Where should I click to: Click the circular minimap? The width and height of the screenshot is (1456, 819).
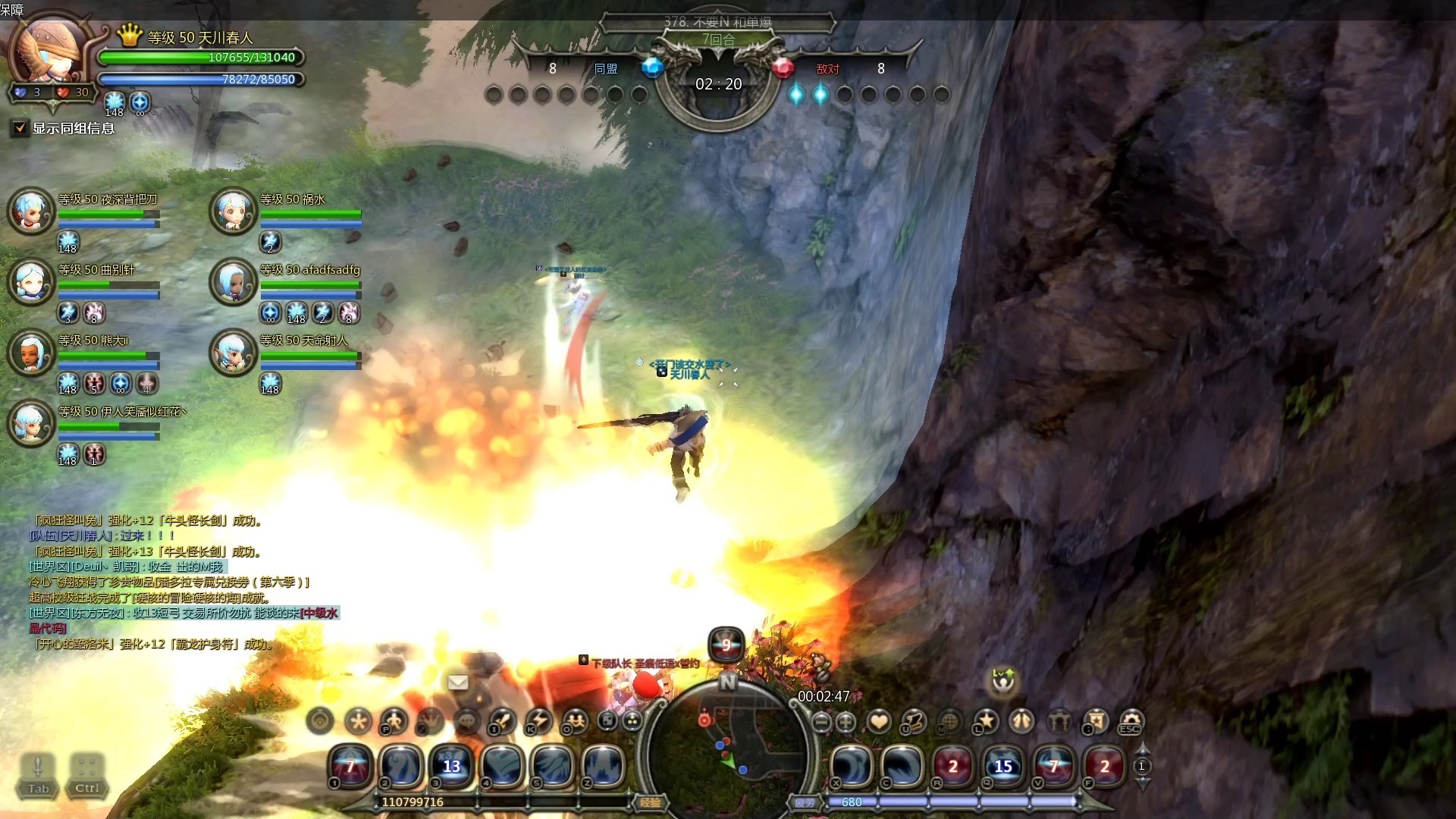click(726, 751)
